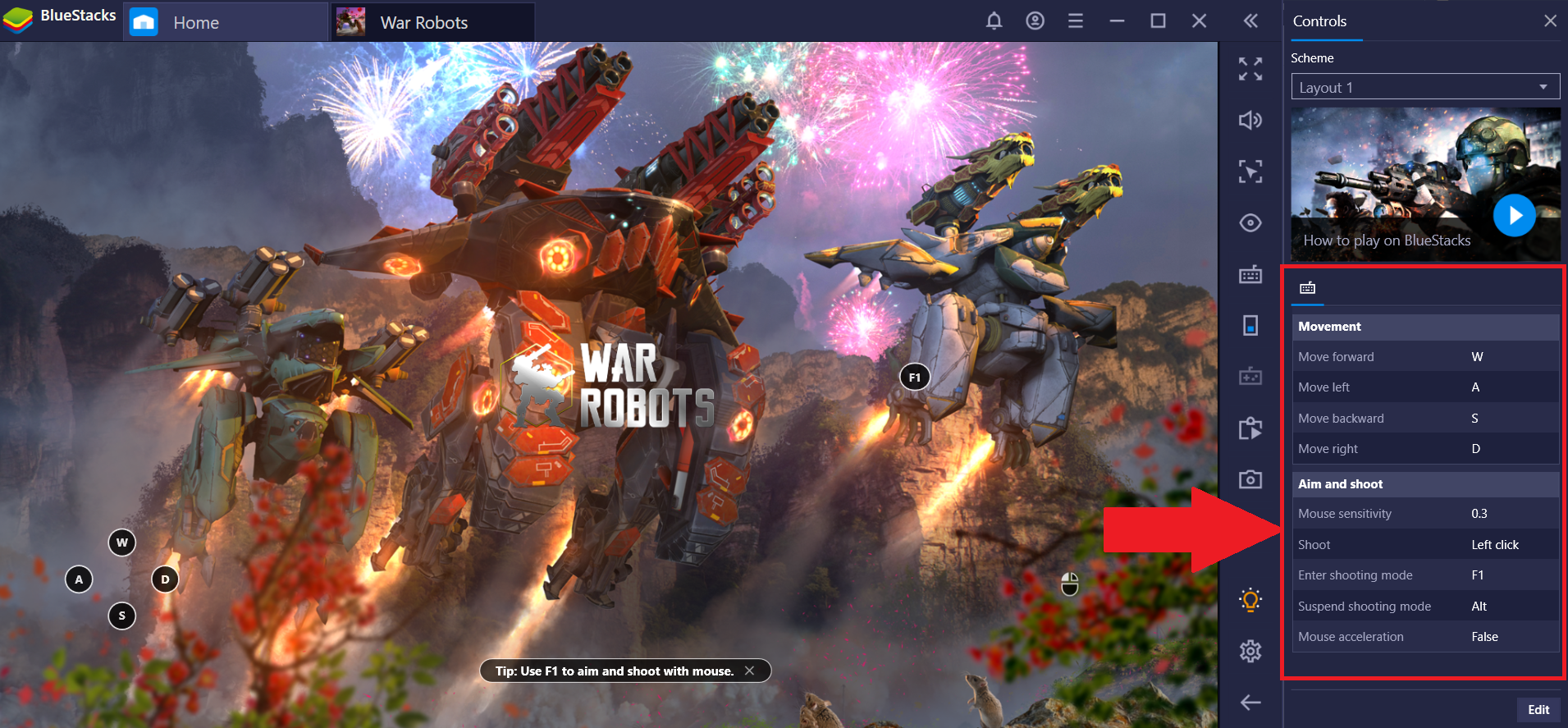The height and width of the screenshot is (728, 1568).
Task: Open the notifications bell
Action: point(994,21)
